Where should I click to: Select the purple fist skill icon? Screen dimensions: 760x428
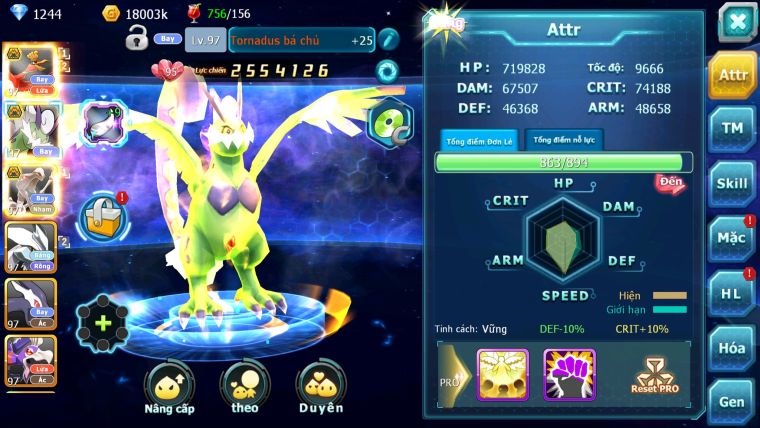[569, 374]
